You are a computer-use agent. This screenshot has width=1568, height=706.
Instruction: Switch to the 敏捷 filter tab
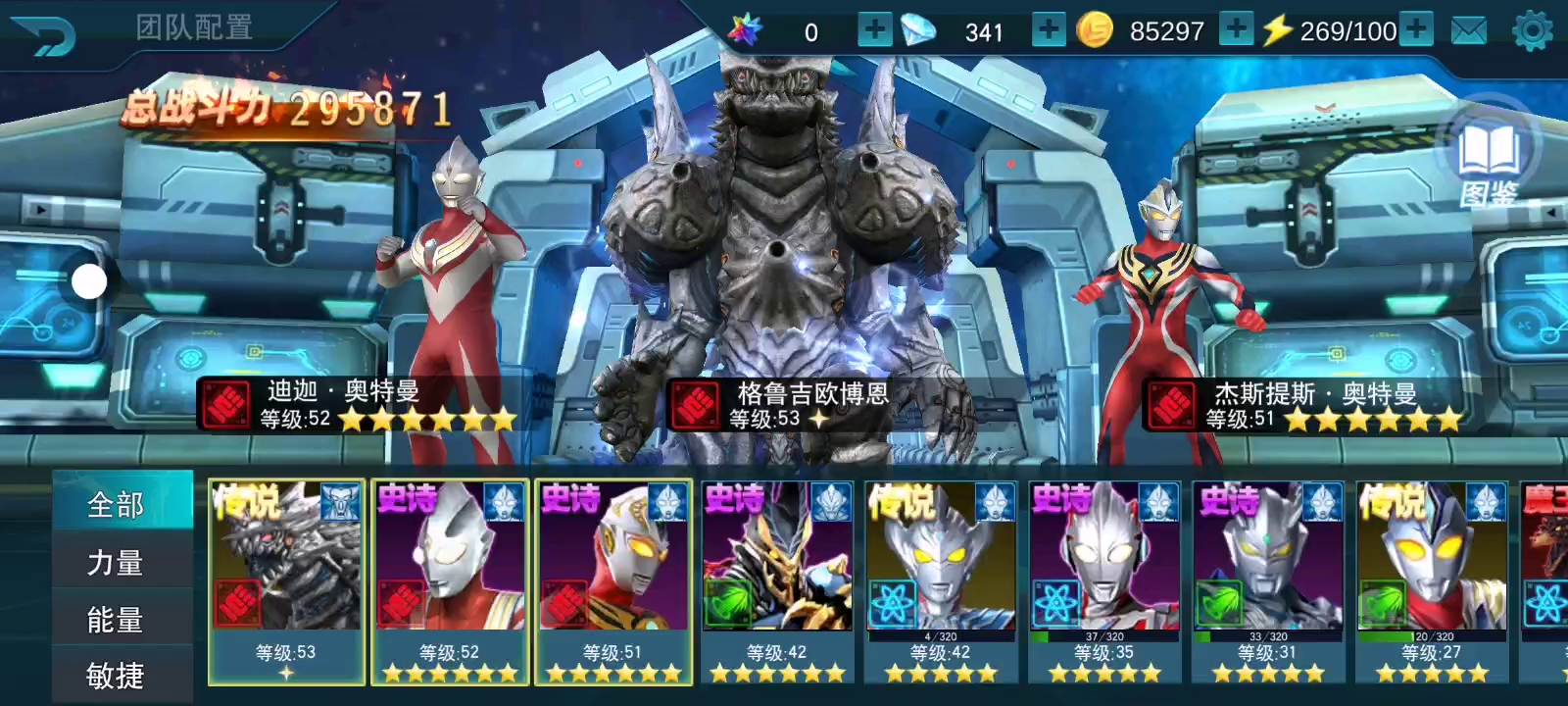click(117, 676)
